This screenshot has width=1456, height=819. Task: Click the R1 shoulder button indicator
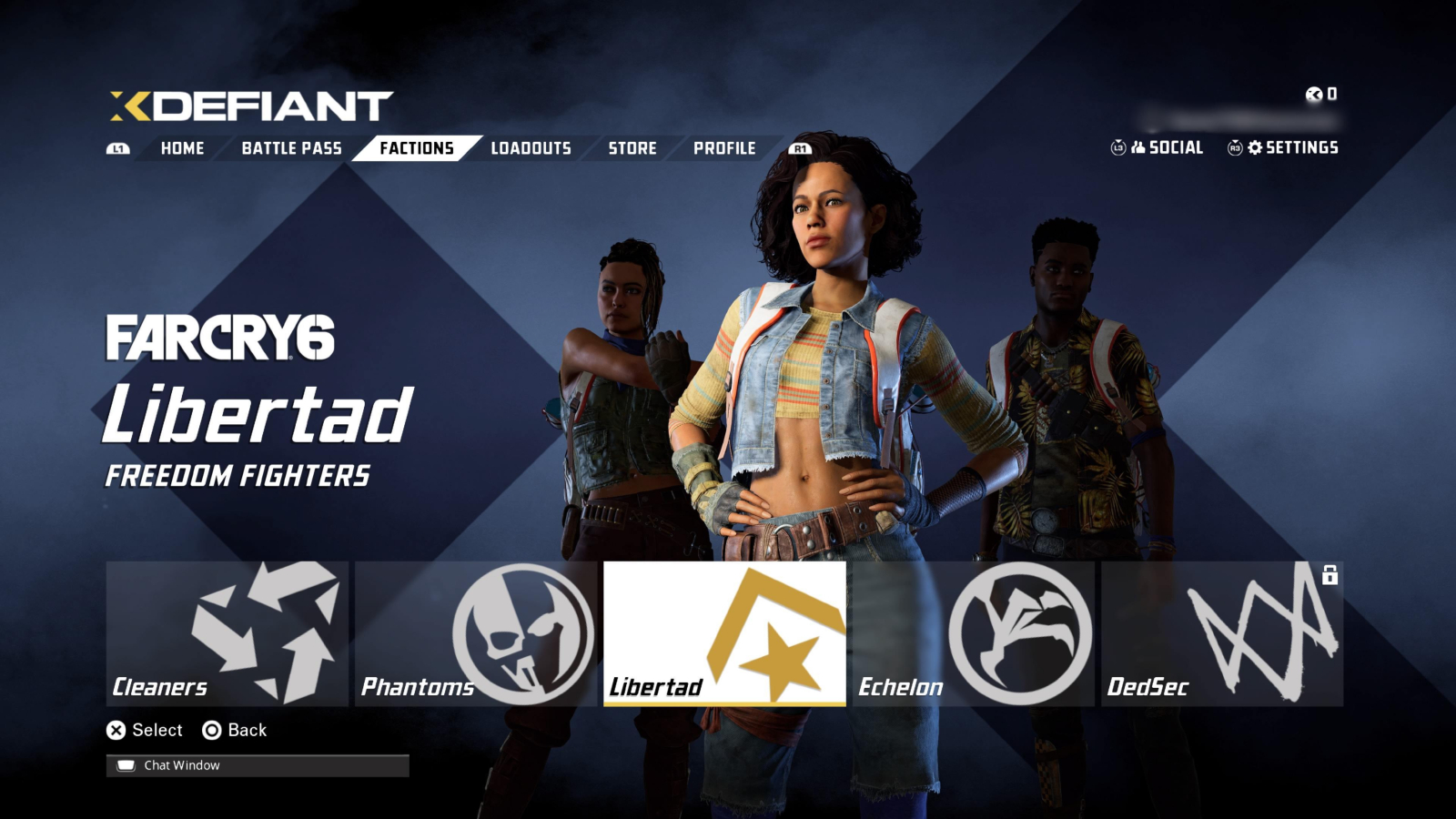[799, 147]
